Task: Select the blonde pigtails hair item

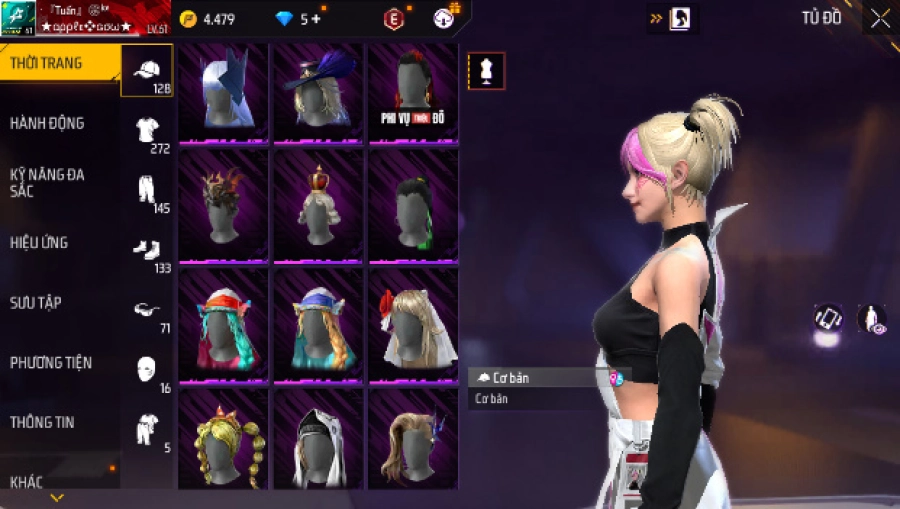Action: (x=223, y=440)
